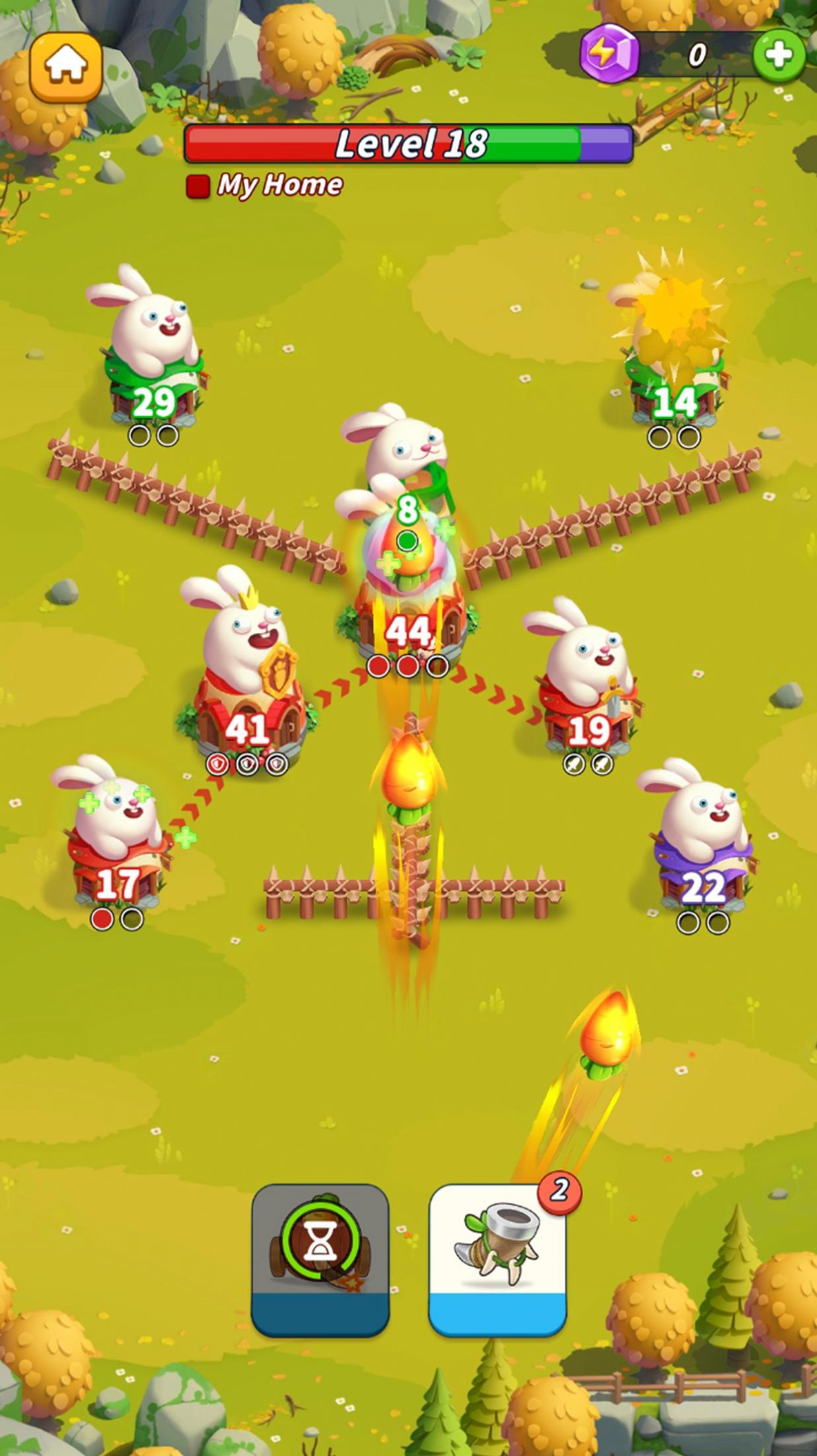Screen dimensions: 817x1456
Task: Add more gems with the green plus
Action: pos(779,55)
